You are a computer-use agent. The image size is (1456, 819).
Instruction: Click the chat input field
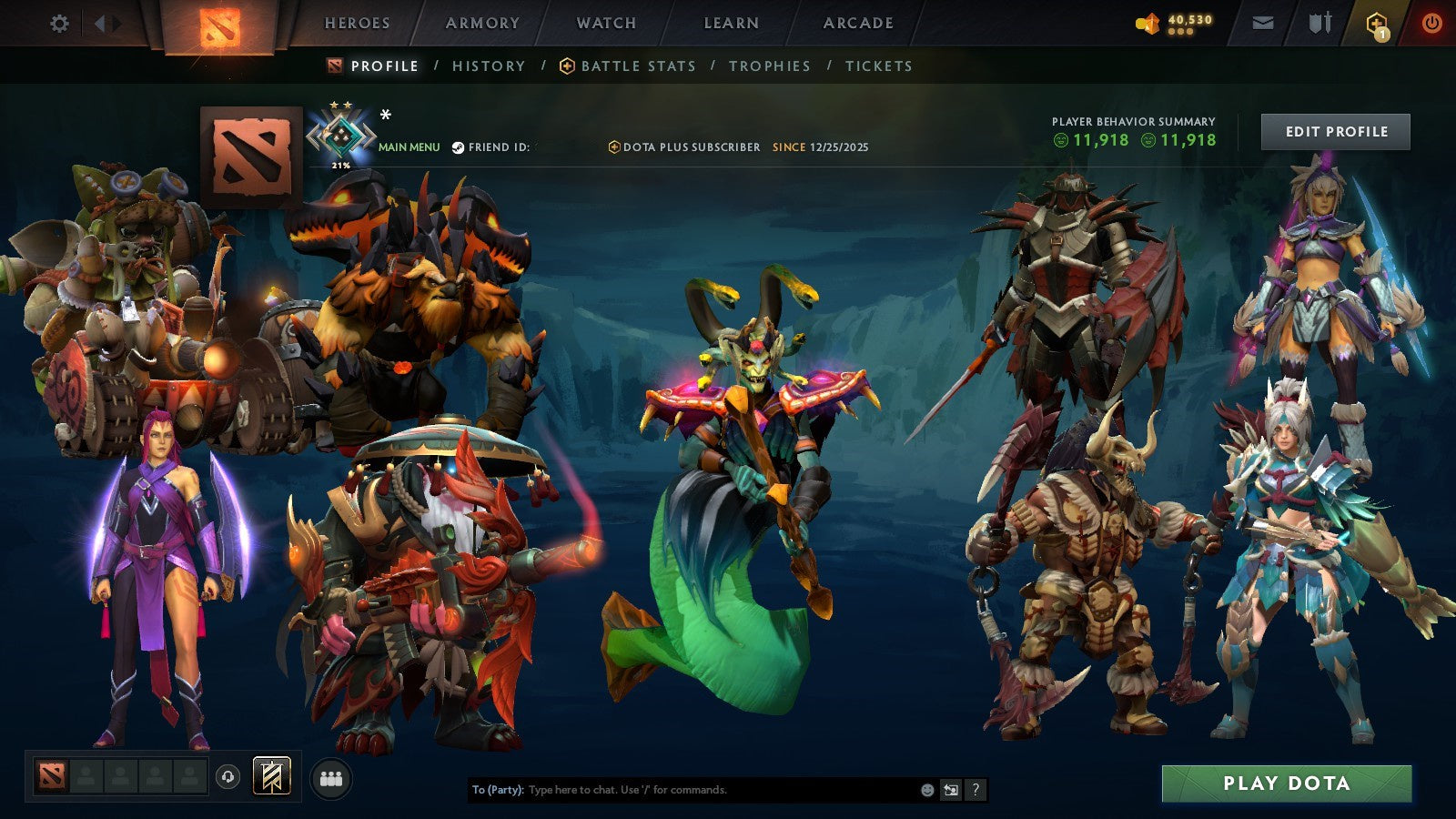click(x=682, y=791)
